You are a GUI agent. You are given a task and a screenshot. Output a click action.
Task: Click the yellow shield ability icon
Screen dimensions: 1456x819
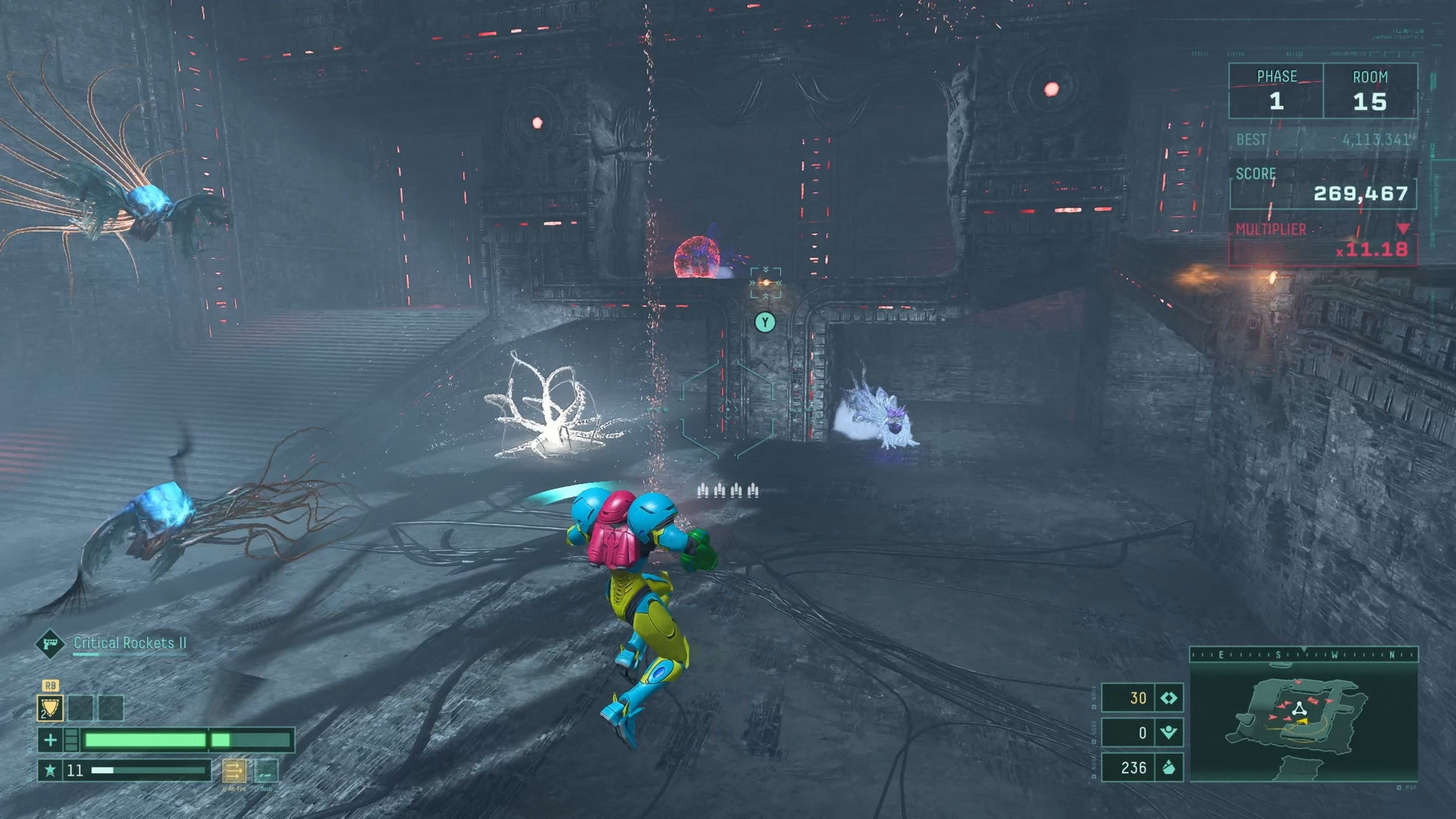pos(50,708)
